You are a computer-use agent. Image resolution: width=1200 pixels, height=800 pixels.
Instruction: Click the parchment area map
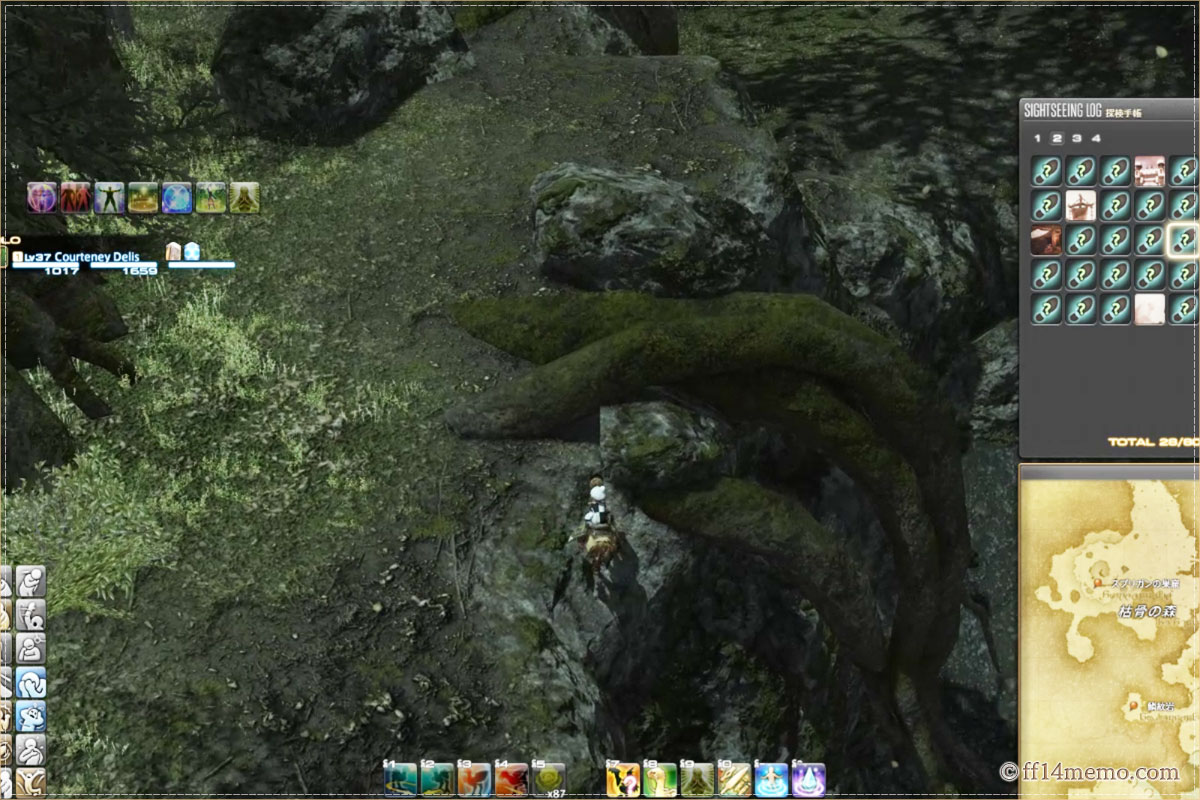coord(1110,630)
